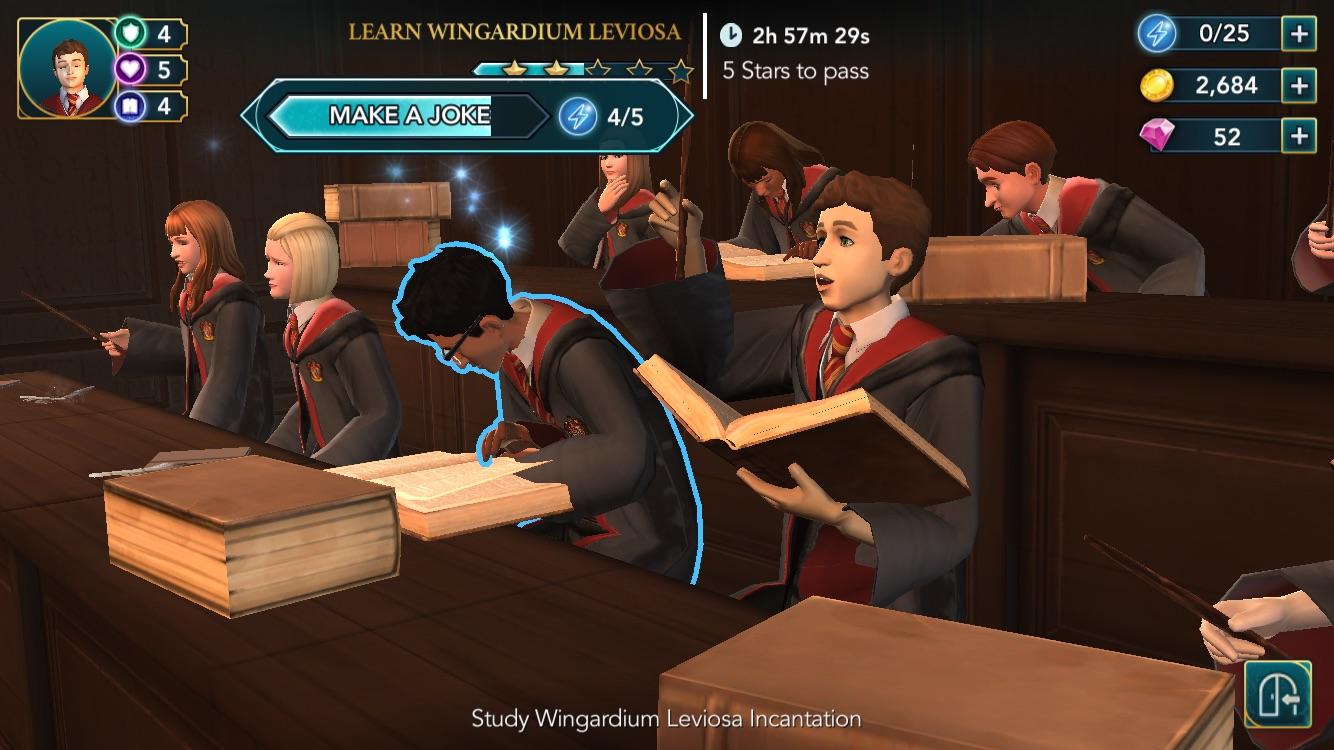Click the LEARN WINGARDIUM LEVIOSA title
Screen dimensions: 1334x750
(514, 31)
